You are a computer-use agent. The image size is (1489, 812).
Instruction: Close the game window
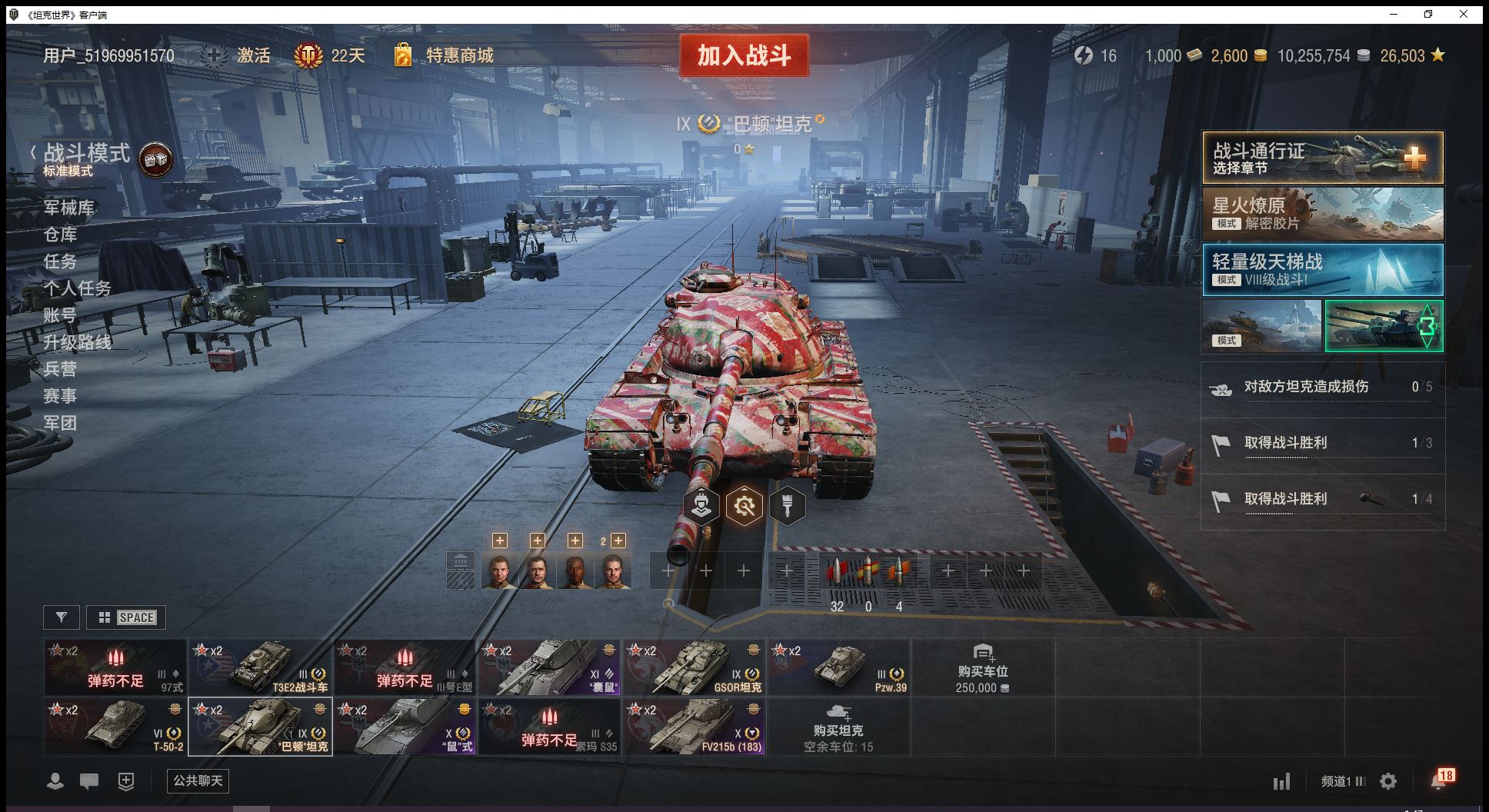1464,14
